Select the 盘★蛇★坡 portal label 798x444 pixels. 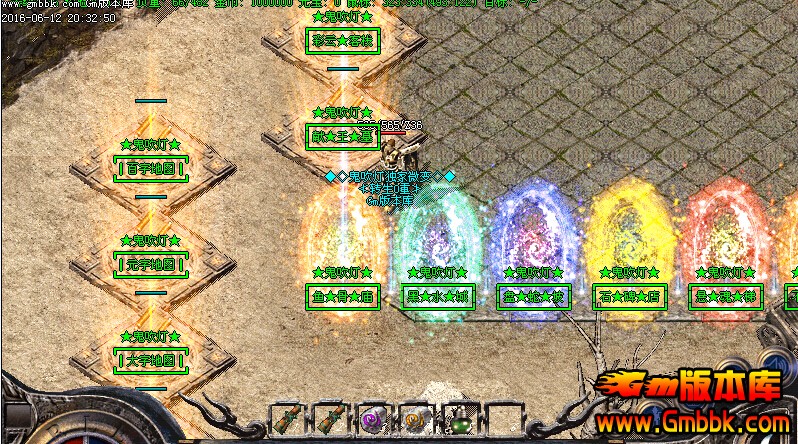click(534, 296)
